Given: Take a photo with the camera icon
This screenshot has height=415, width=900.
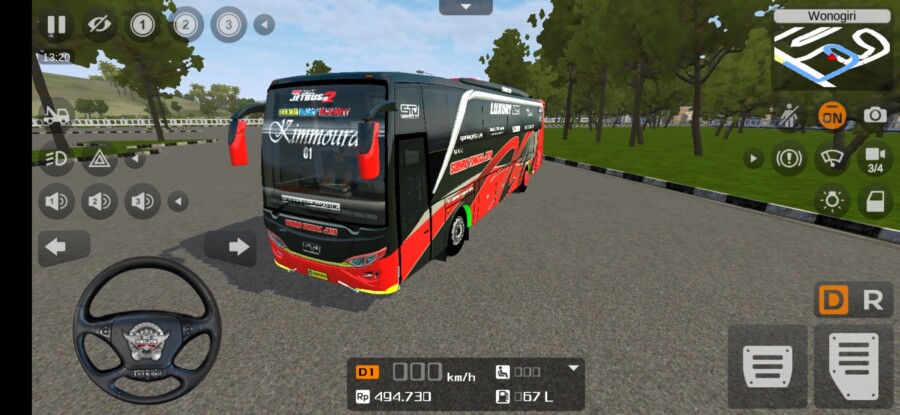Looking at the screenshot, I should tap(875, 115).
